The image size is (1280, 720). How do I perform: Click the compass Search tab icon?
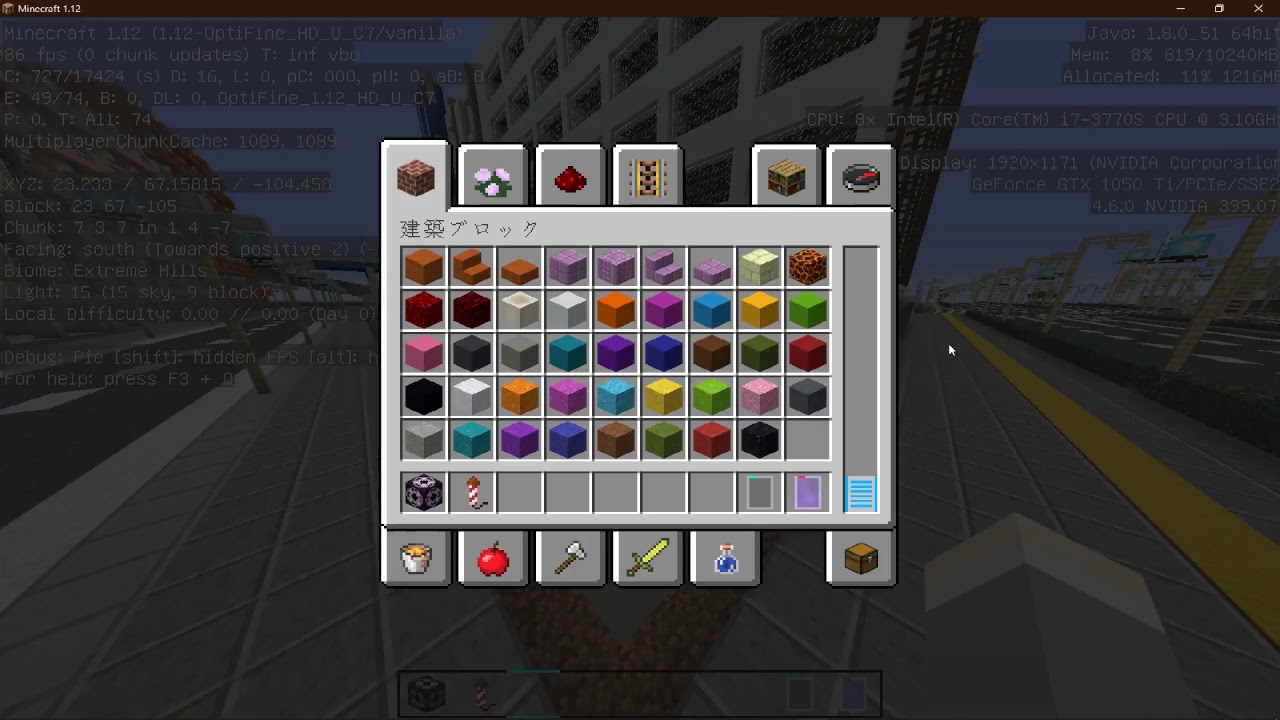point(860,175)
